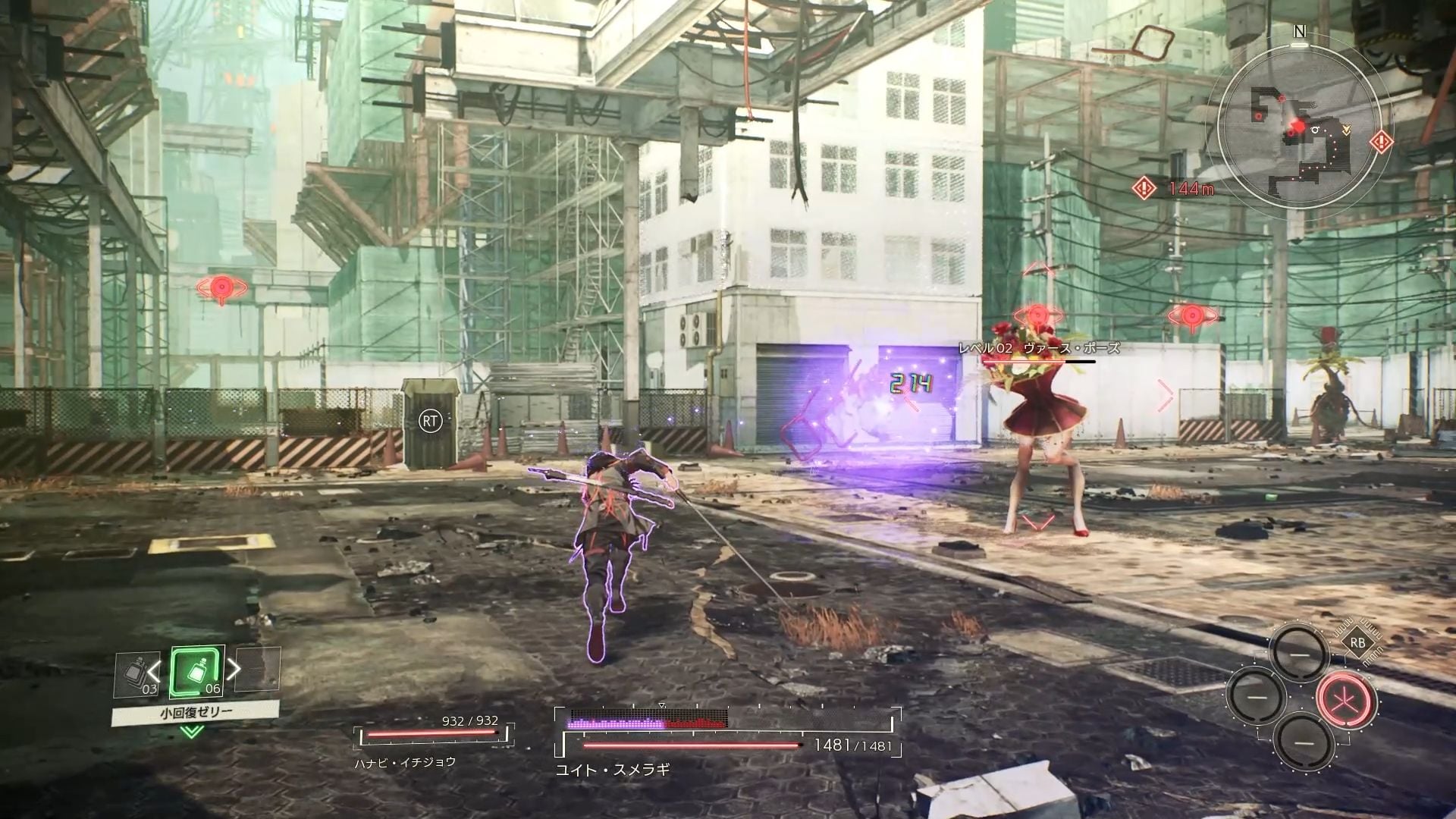
Task: Click the left arrow of the item selector
Action: coord(154,670)
